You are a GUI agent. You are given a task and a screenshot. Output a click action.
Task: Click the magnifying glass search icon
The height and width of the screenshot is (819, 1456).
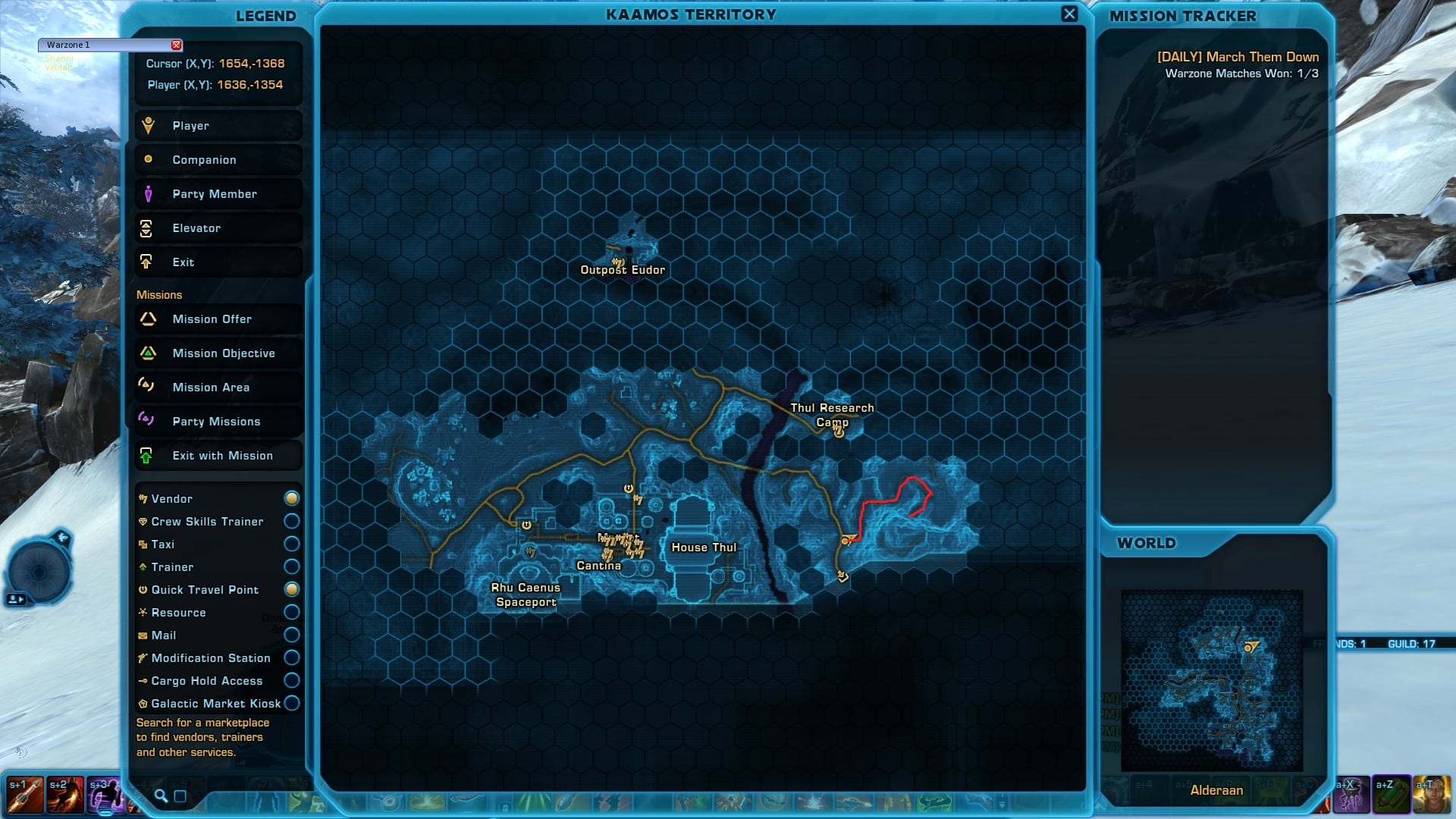click(x=161, y=795)
